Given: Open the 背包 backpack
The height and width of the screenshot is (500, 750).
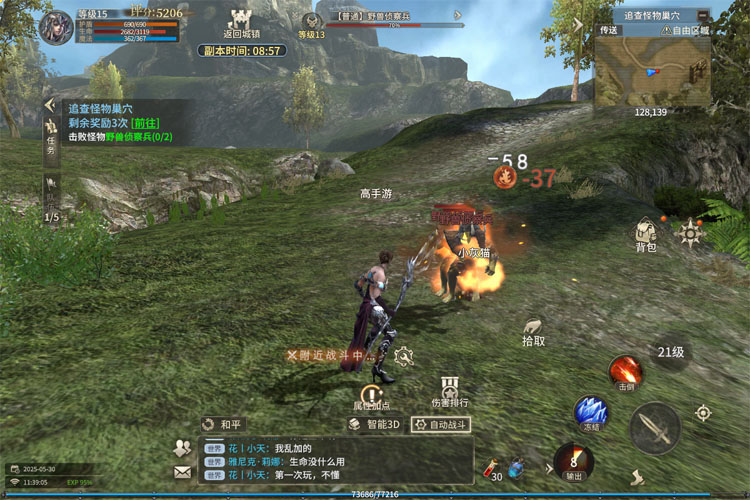Looking at the screenshot, I should 645,234.
